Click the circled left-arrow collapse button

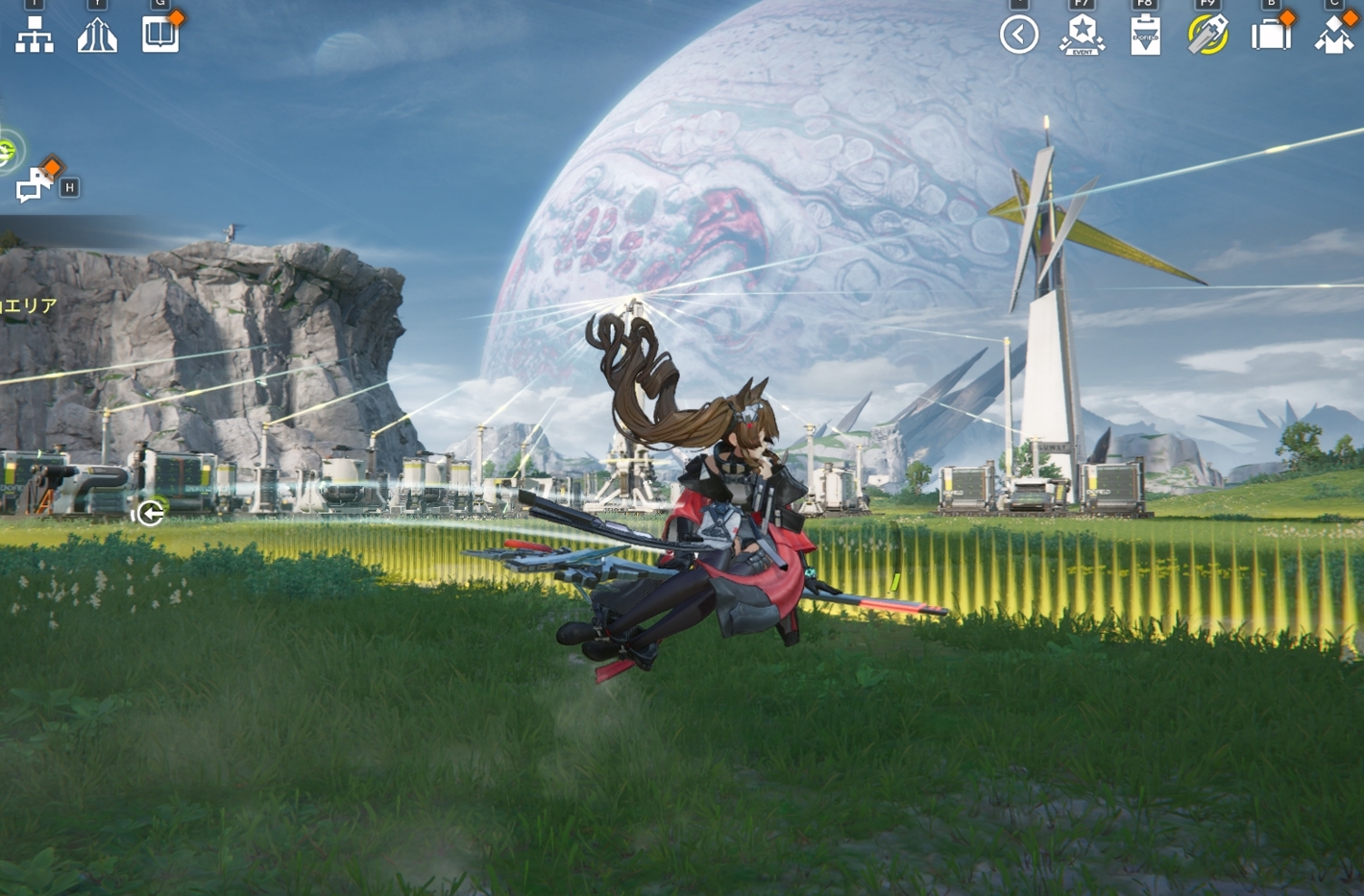1019,36
